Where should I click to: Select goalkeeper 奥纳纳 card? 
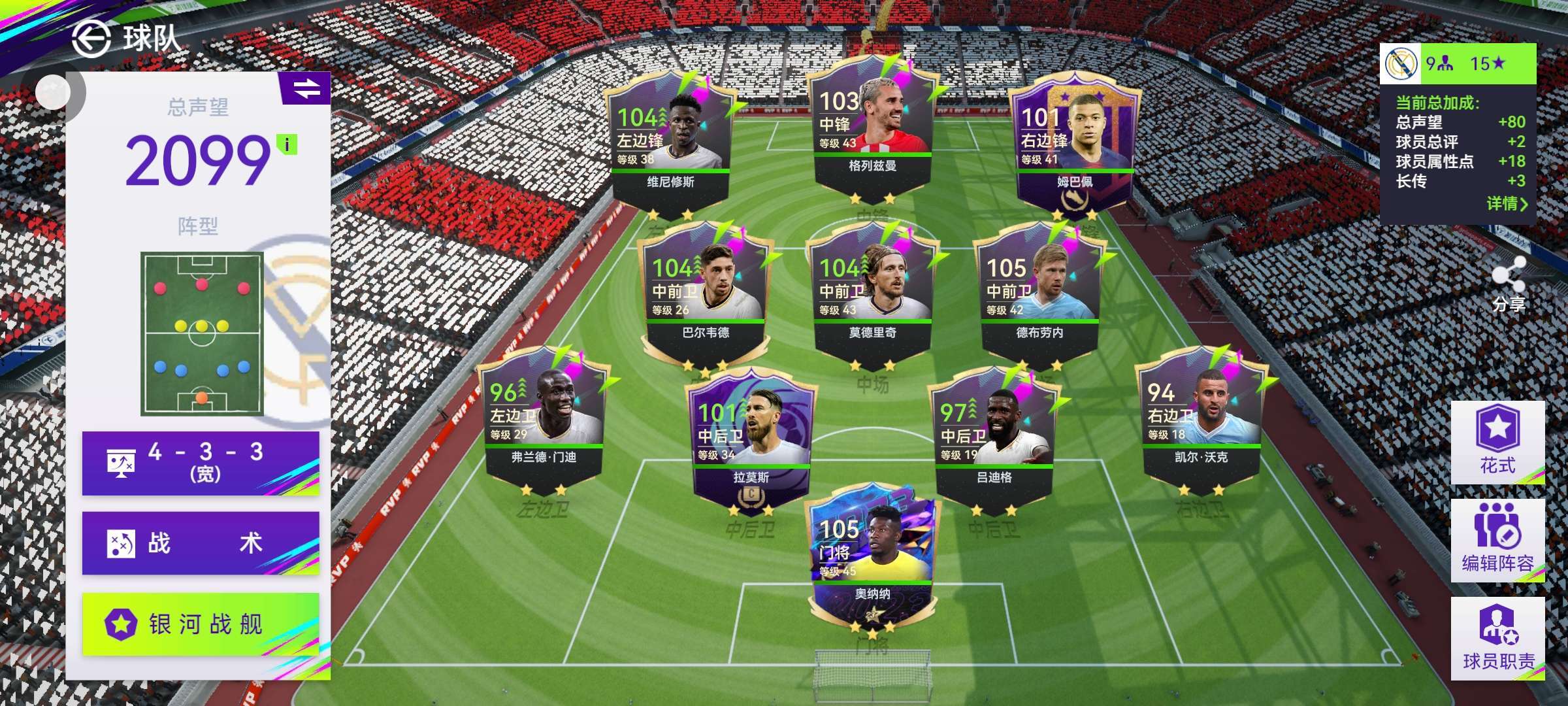point(872,556)
